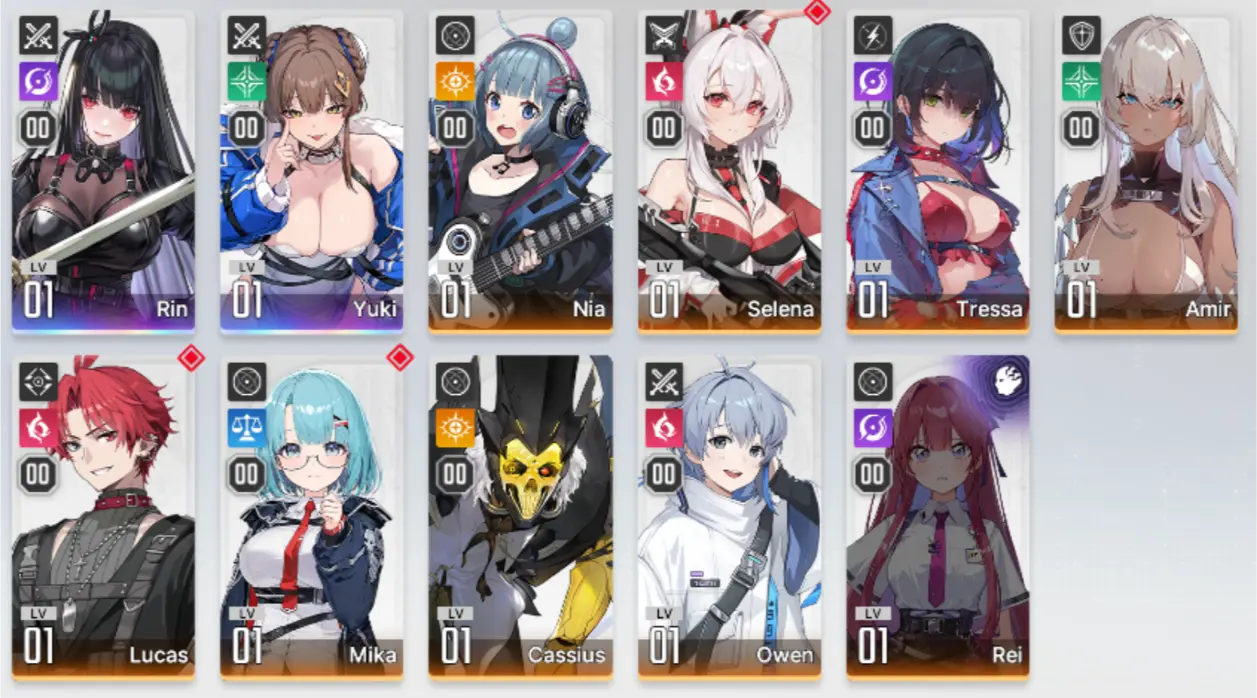This screenshot has height=698, width=1257.
Task: Choose the Amir character card
Action: click(1146, 170)
